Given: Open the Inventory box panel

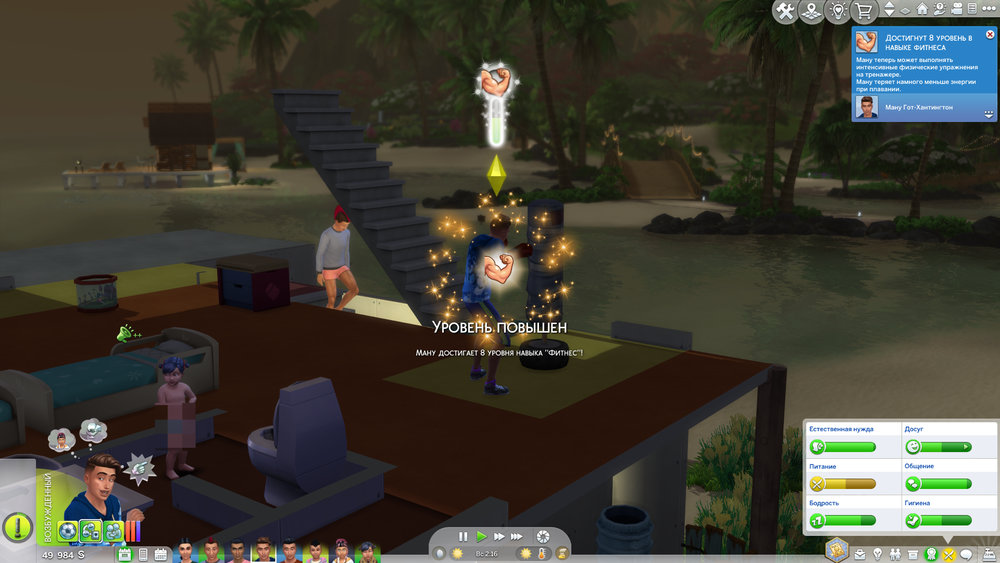Looking at the screenshot, I should click(914, 554).
